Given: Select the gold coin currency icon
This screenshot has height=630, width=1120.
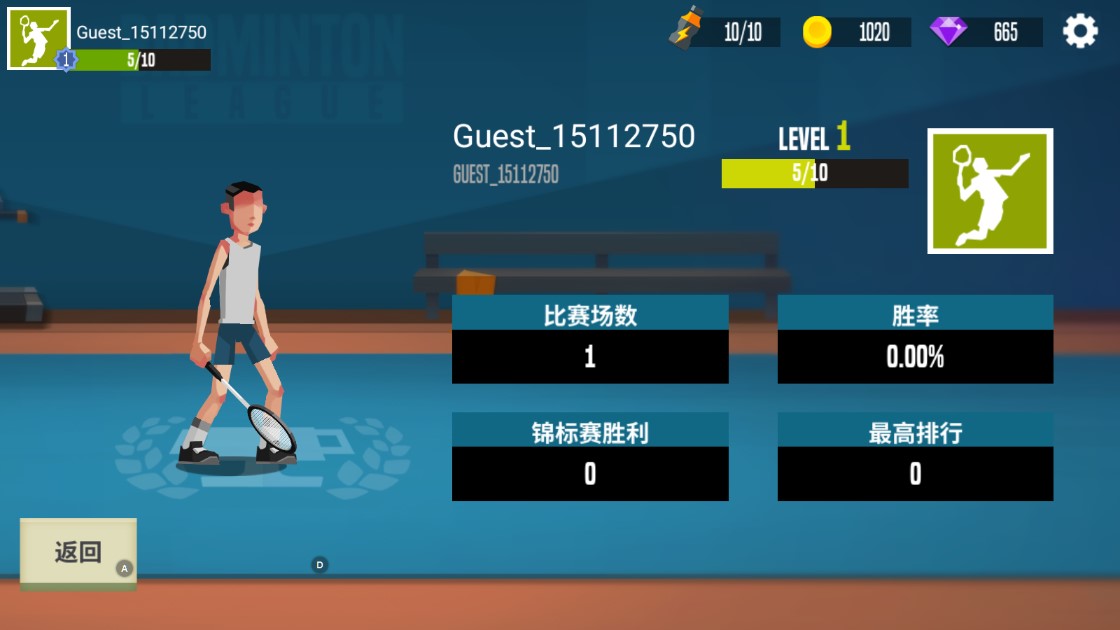Looking at the screenshot, I should 817,32.
